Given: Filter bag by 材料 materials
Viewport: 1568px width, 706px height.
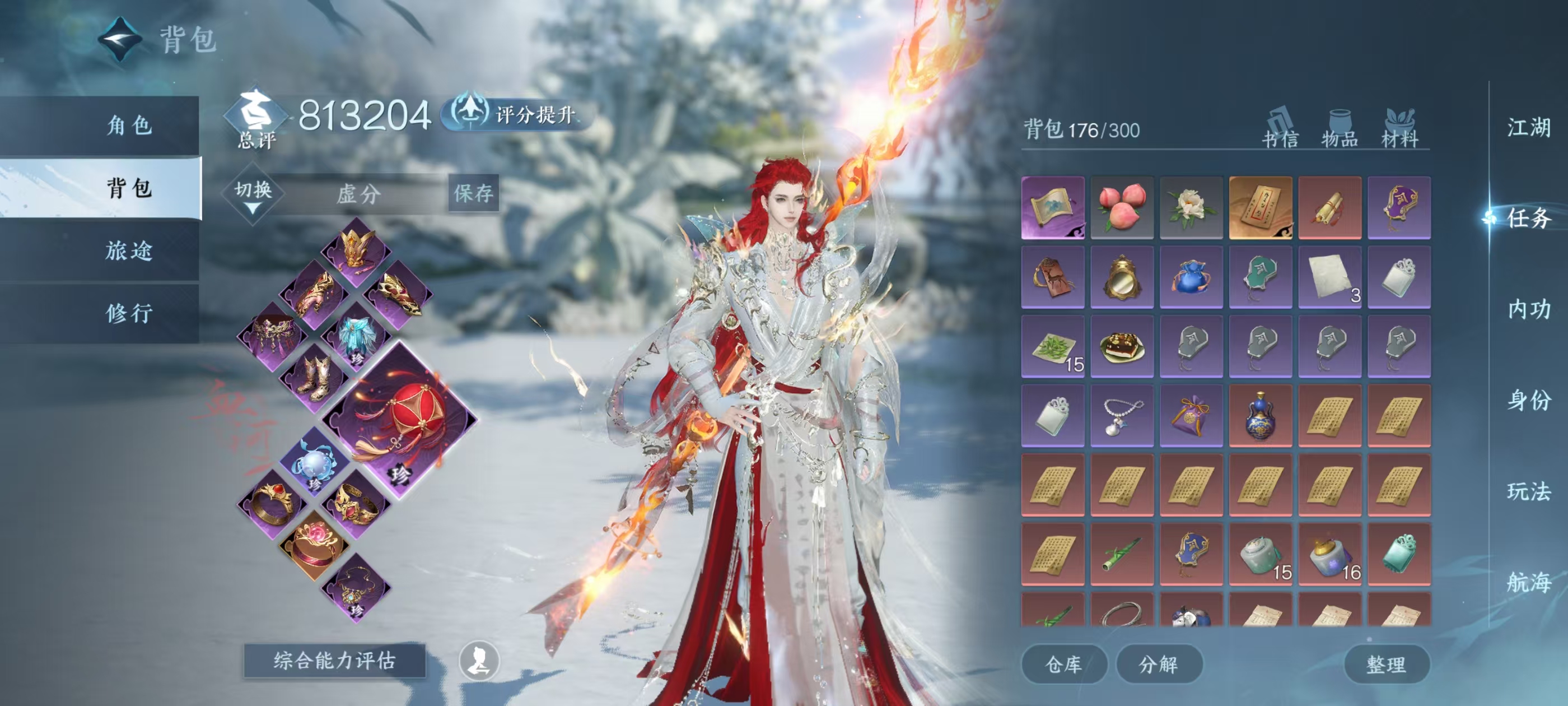Looking at the screenshot, I should [x=1399, y=130].
